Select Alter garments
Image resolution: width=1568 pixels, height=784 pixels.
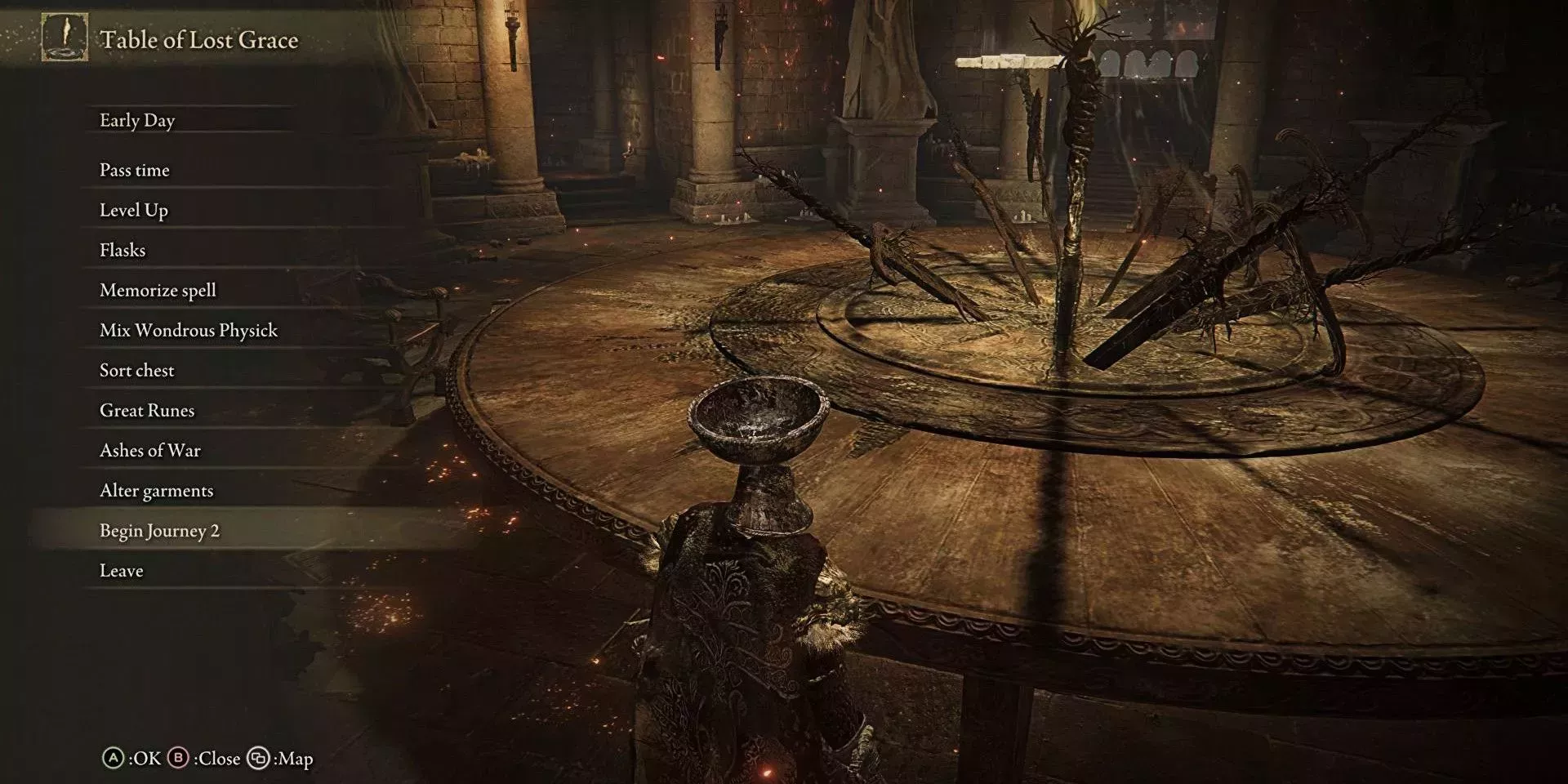pos(157,490)
